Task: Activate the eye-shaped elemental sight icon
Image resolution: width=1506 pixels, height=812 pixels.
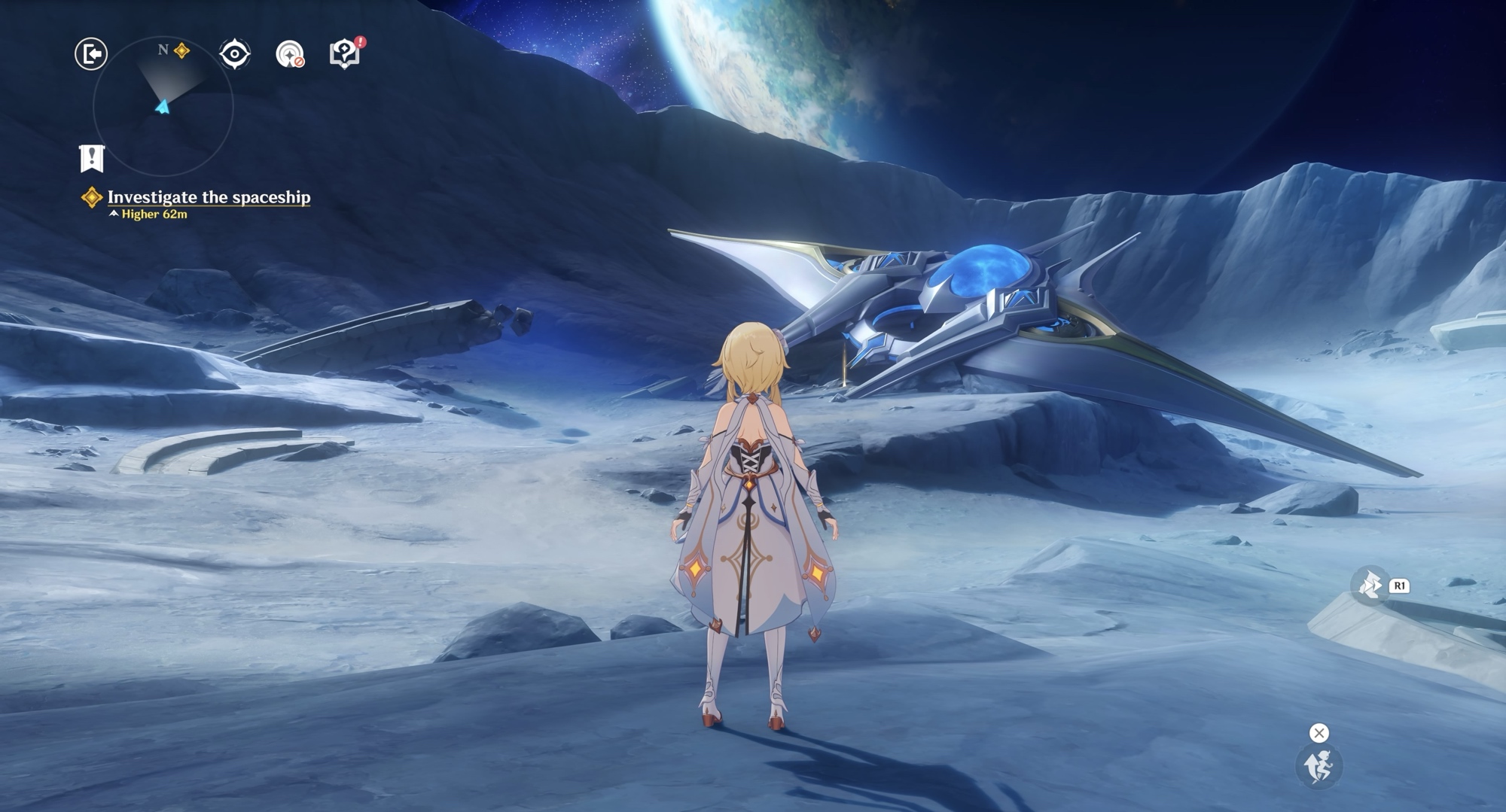Action: pyautogui.click(x=234, y=54)
